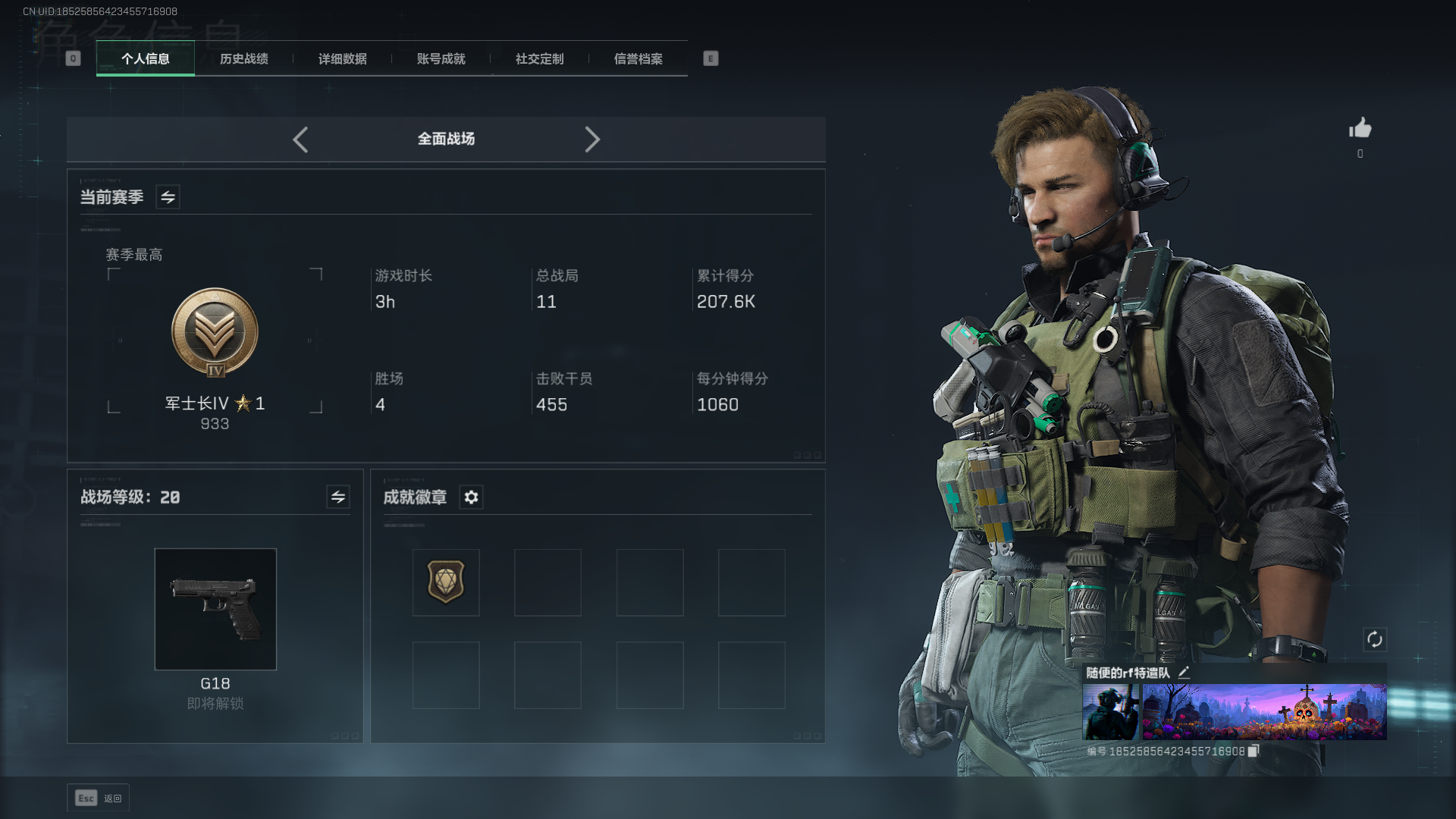Go to the 社交定制 tab

[540, 58]
